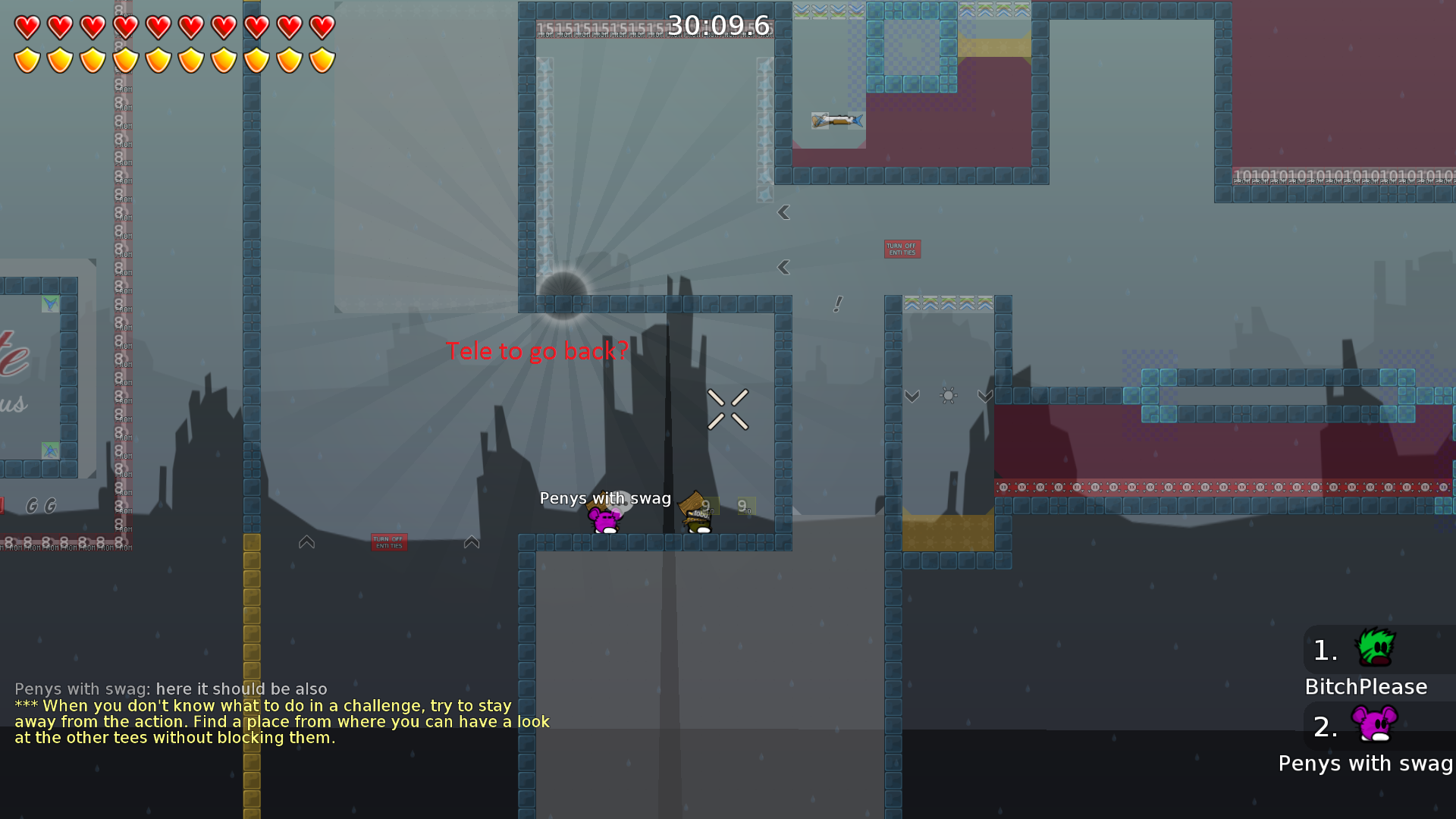Click the upward chevron above the gold tiles
Image resolution: width=1456 pixels, height=819 pixels.
tap(306, 541)
